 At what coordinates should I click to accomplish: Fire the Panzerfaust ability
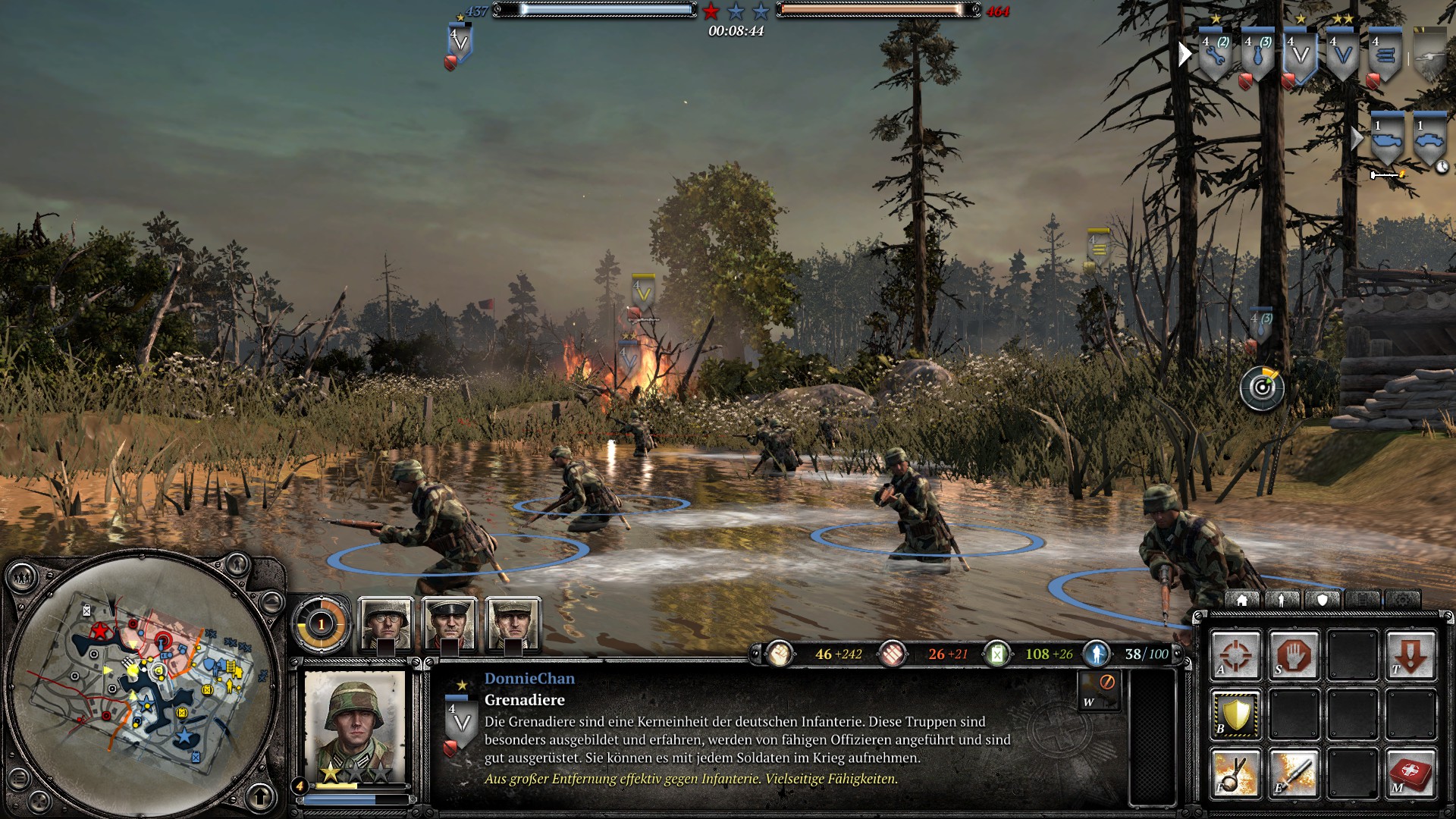[1294, 773]
